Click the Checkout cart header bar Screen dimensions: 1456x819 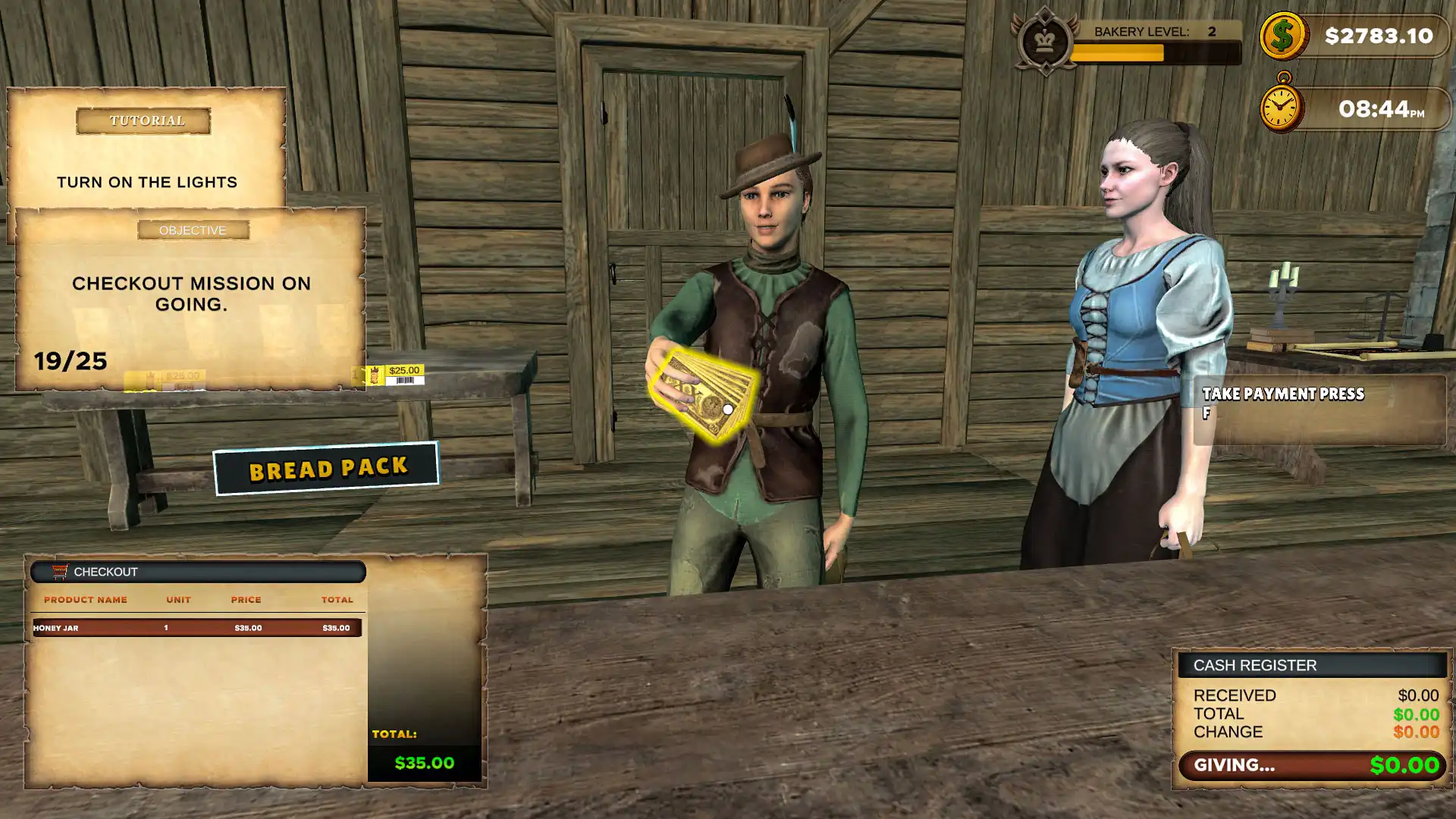tap(198, 572)
